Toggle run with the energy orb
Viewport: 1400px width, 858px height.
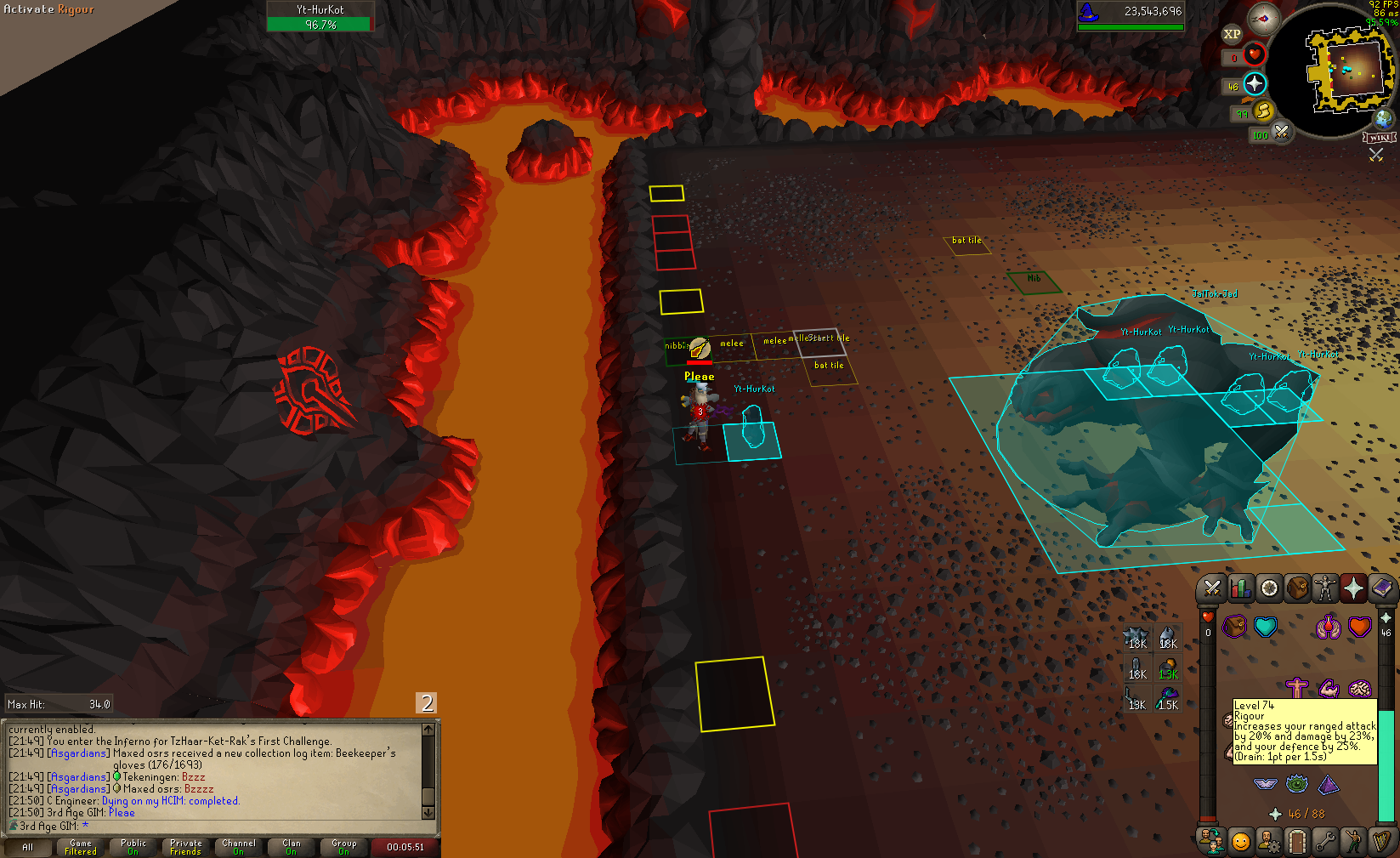tap(1263, 111)
